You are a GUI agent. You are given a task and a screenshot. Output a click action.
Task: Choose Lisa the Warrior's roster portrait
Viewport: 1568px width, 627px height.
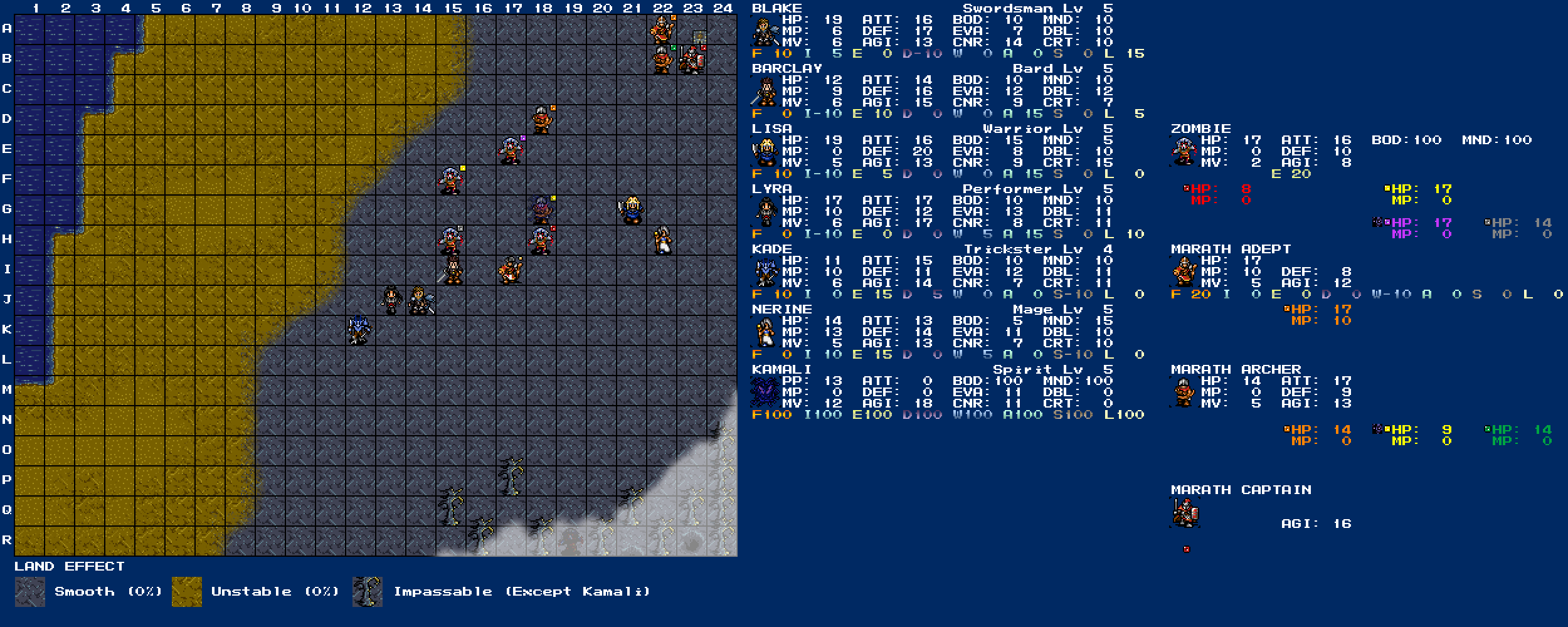(765, 152)
